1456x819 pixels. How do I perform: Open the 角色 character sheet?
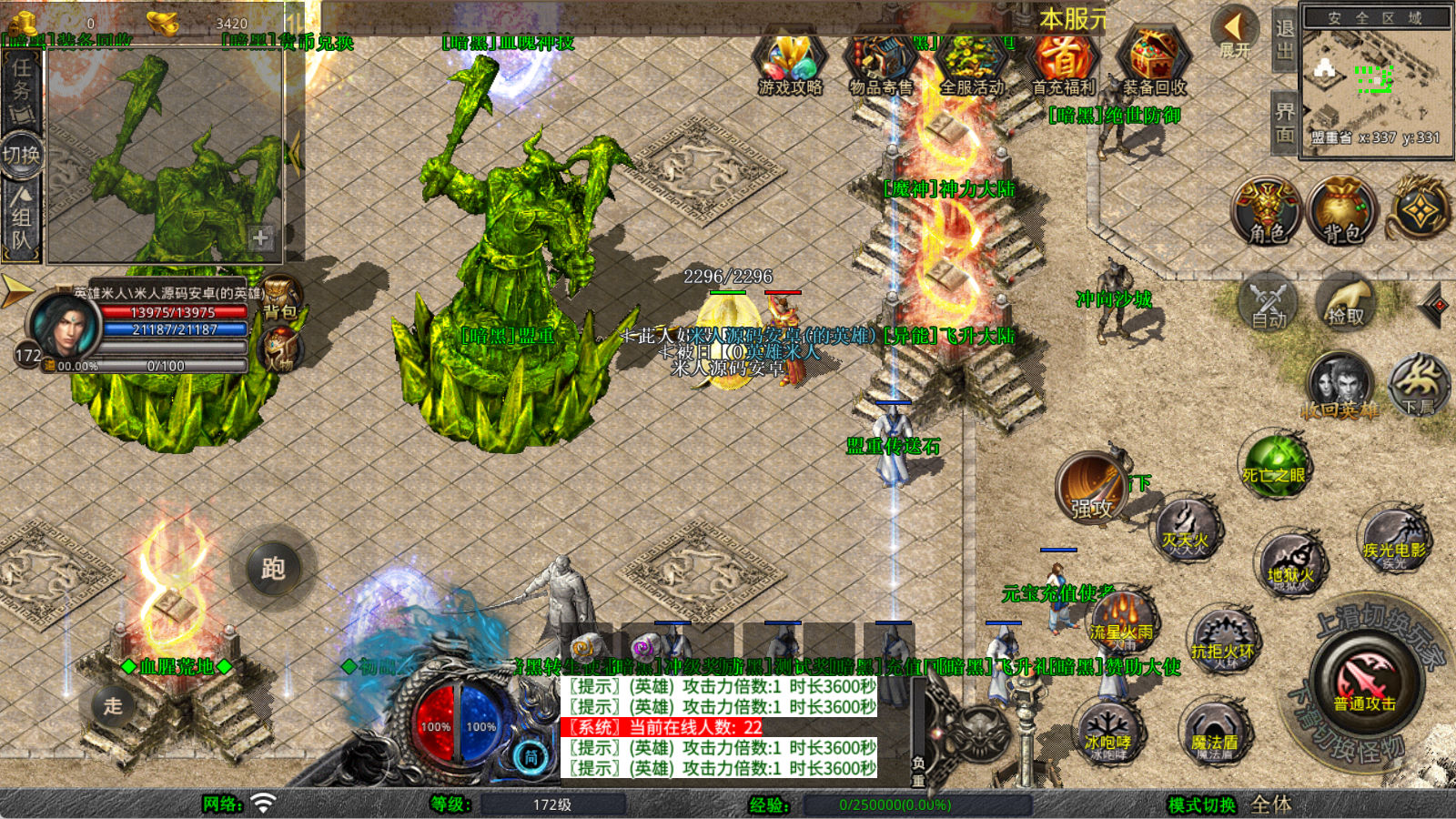[x=1267, y=211]
